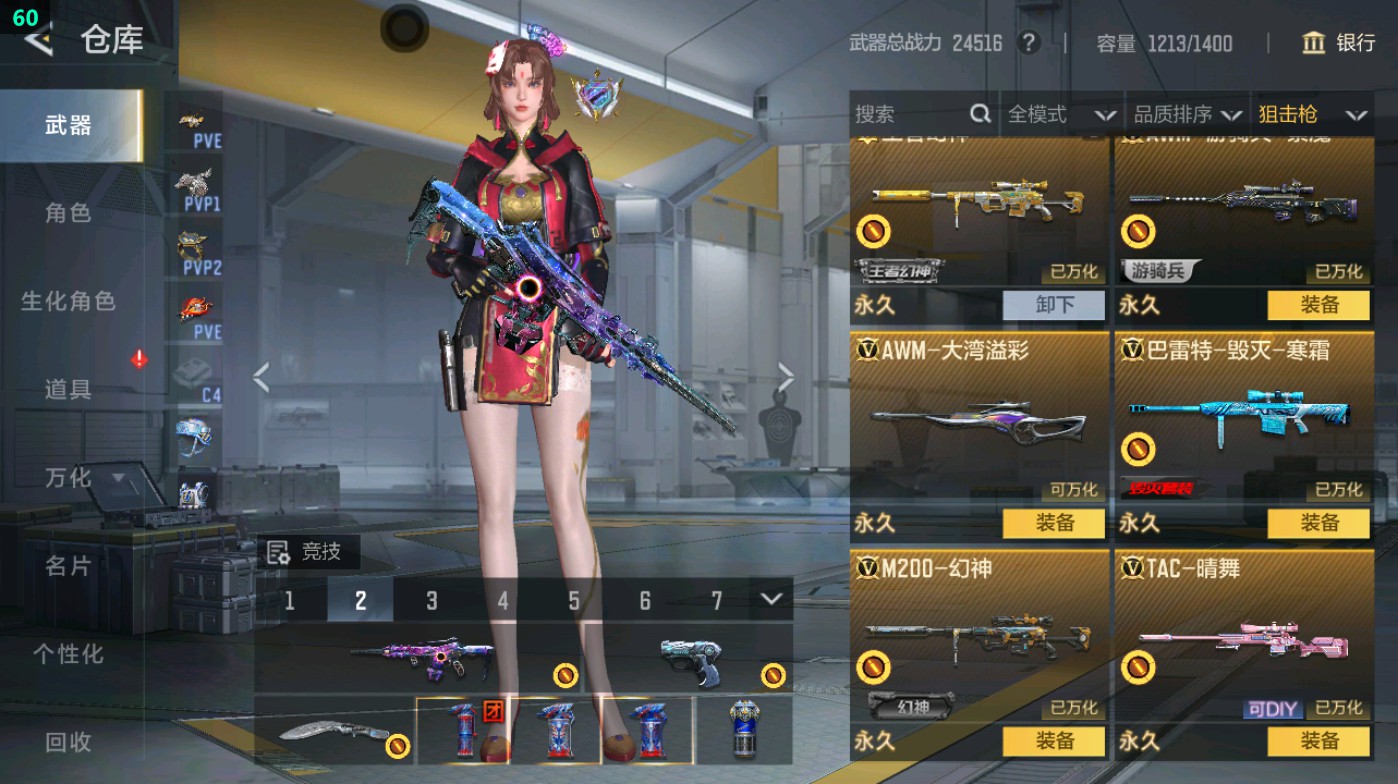
Task: Open the 狙击枪 weapon type dropdown
Action: (x=1311, y=115)
